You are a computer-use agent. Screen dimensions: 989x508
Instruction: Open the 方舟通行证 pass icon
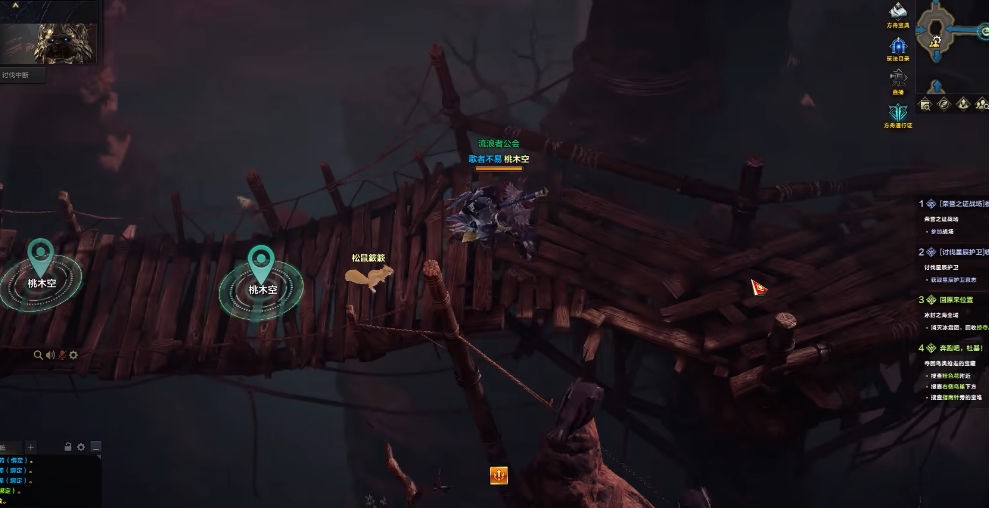898,112
